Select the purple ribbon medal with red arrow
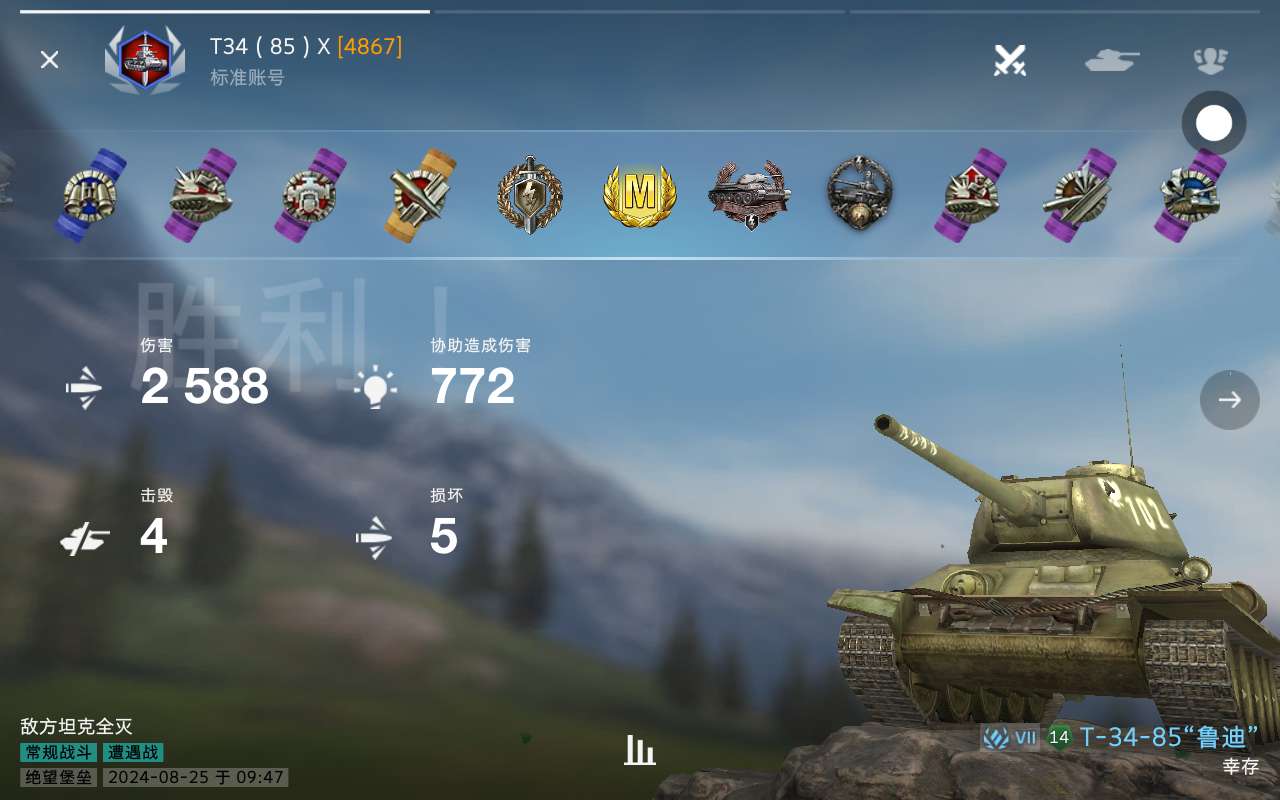This screenshot has height=800, width=1280. pyautogui.click(x=970, y=195)
